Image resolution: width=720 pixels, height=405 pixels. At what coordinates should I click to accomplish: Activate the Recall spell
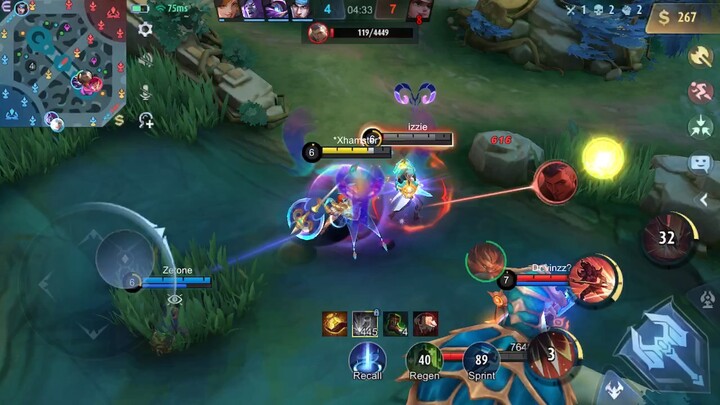[x=367, y=358]
